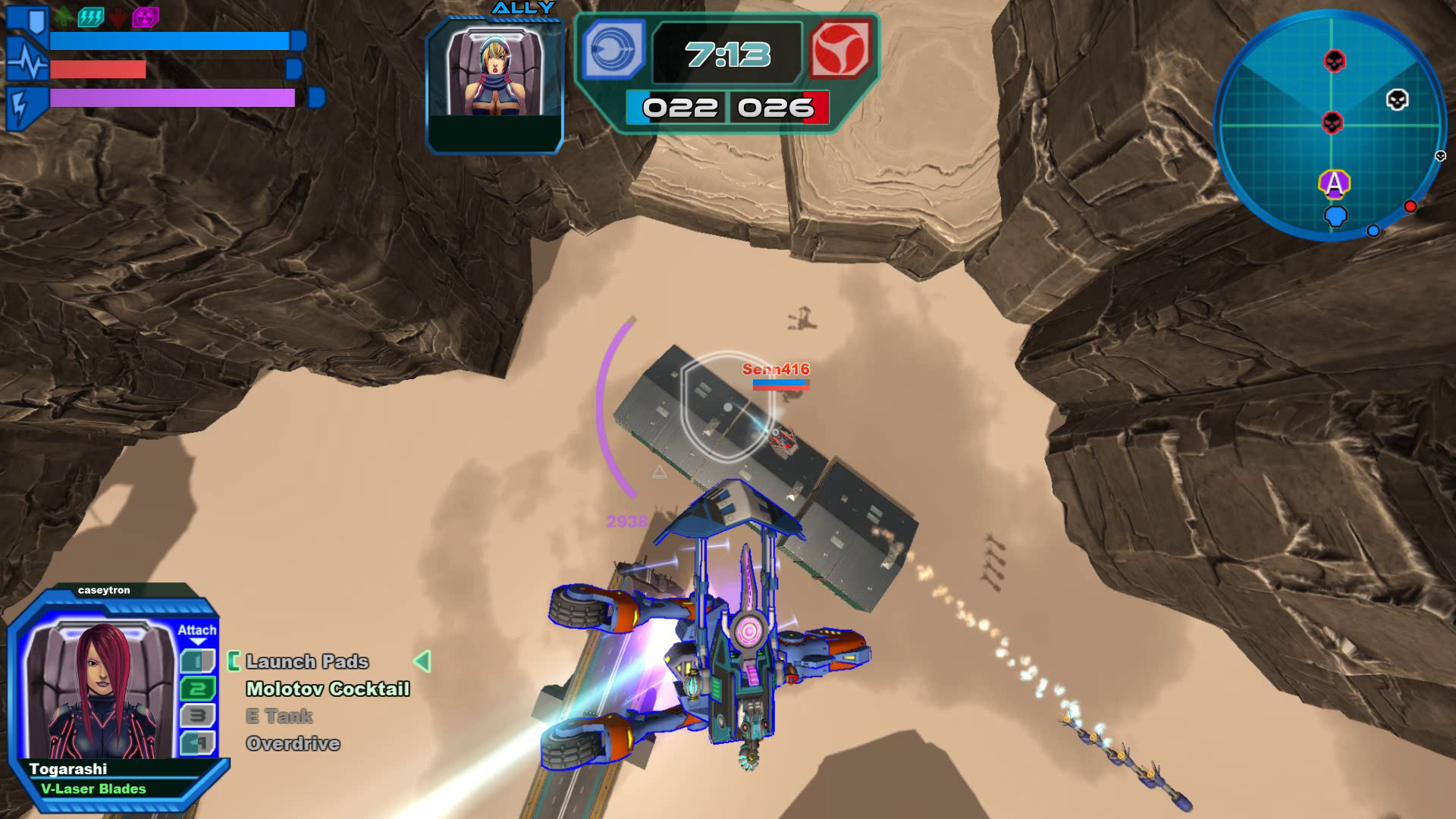Image resolution: width=1456 pixels, height=819 pixels.
Task: Toggle ability slot 2 Molotov Cocktail
Action: pyautogui.click(x=197, y=689)
